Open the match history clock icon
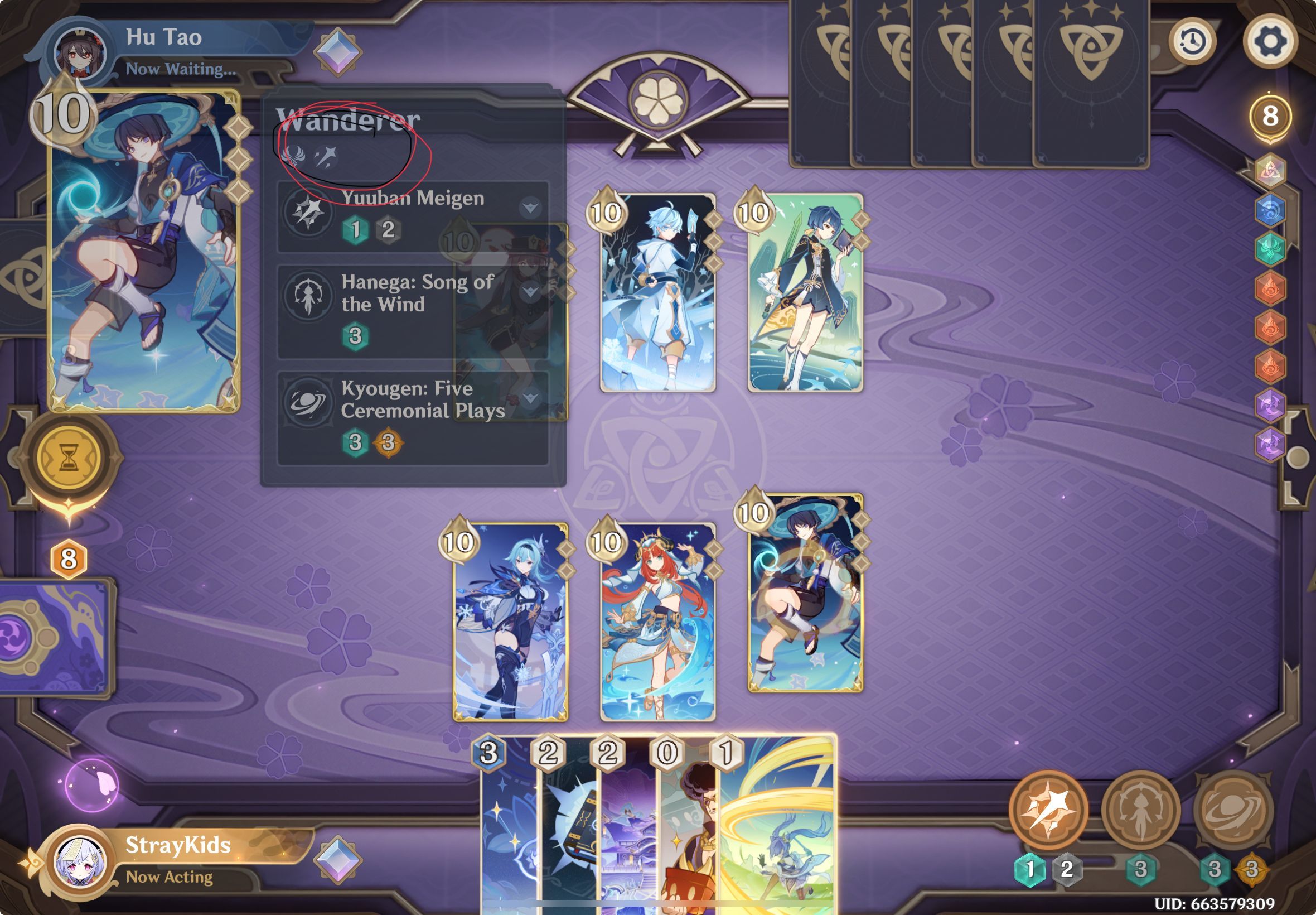 [1194, 42]
